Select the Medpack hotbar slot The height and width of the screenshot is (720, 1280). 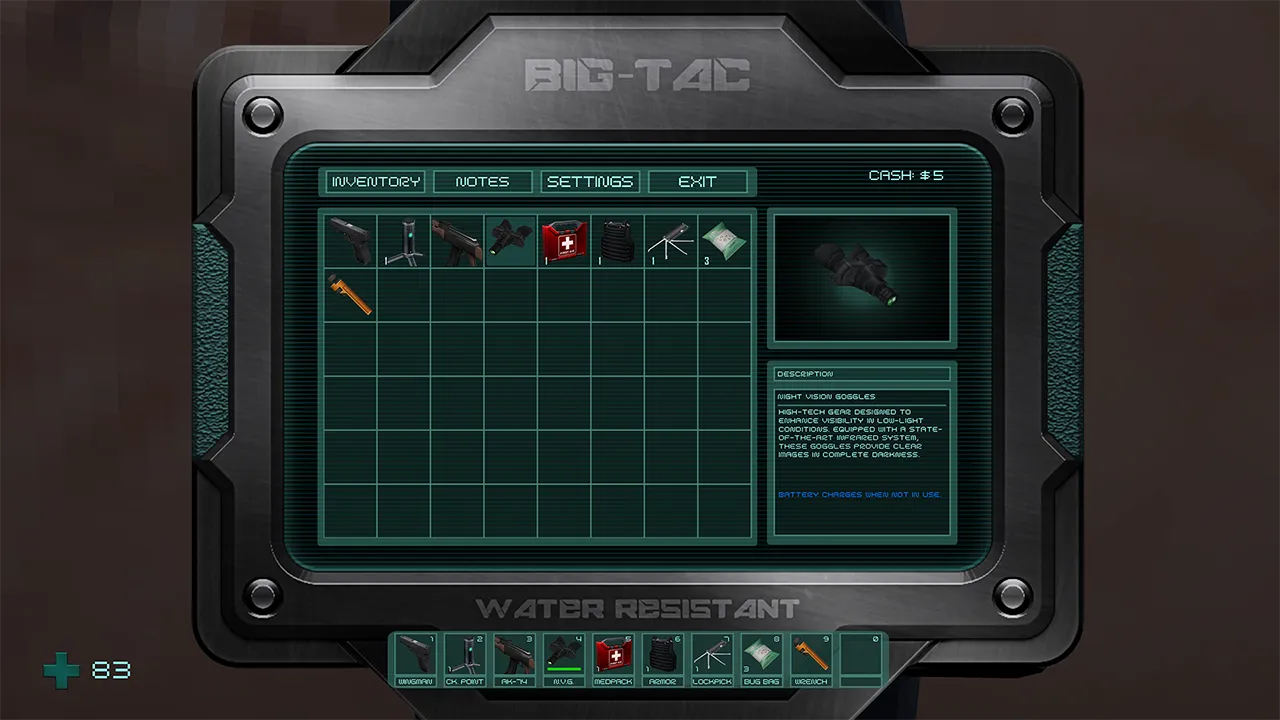(613, 658)
